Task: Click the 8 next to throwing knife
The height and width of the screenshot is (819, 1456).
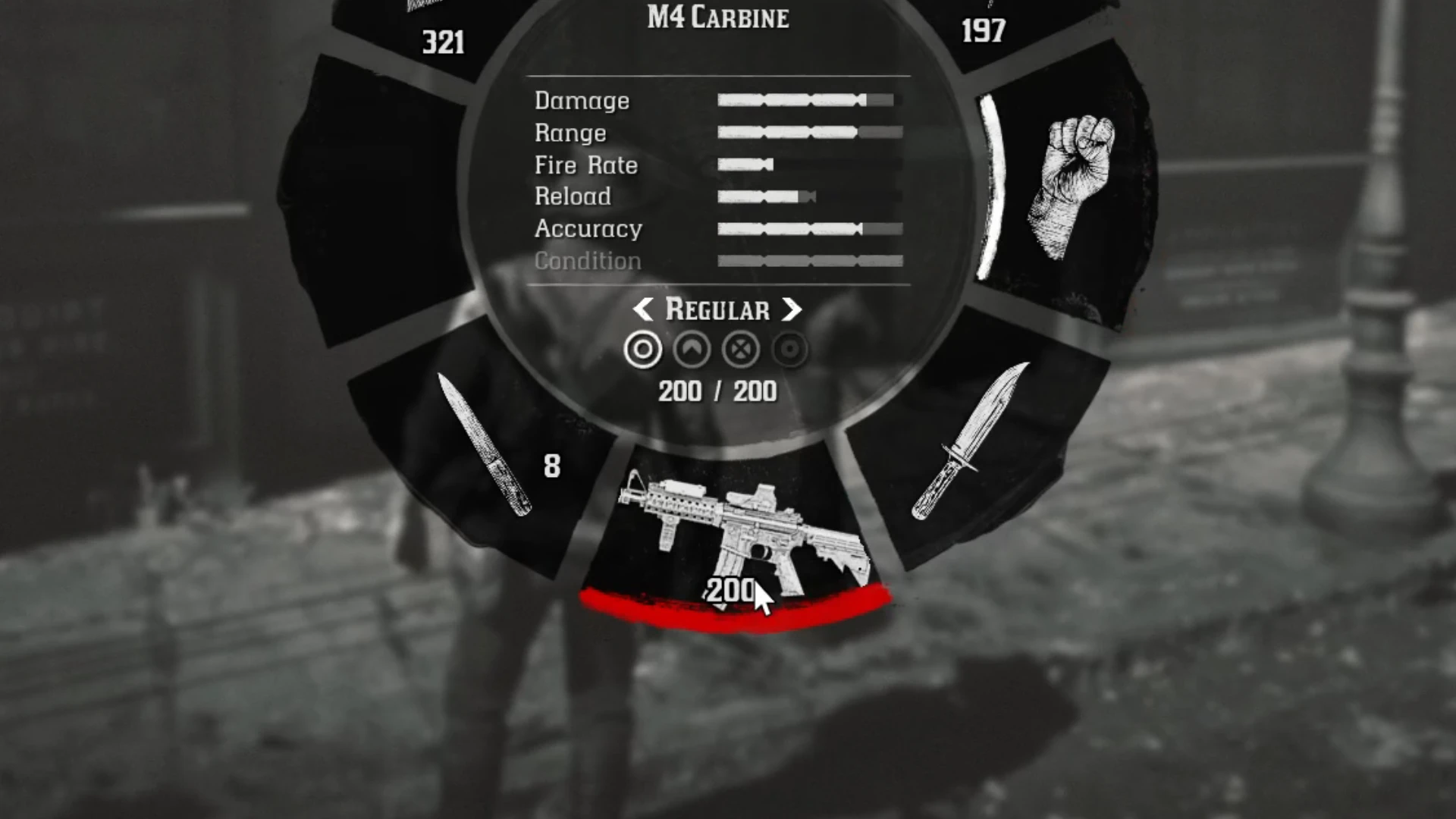Action: click(x=551, y=464)
